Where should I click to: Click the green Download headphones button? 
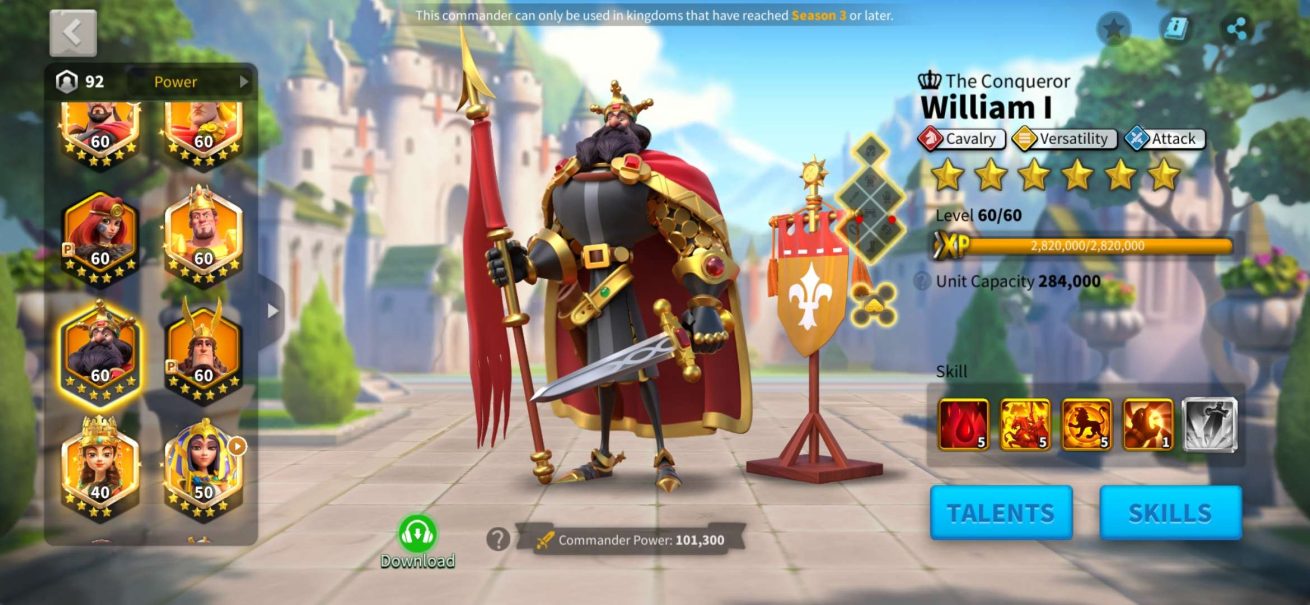[417, 535]
